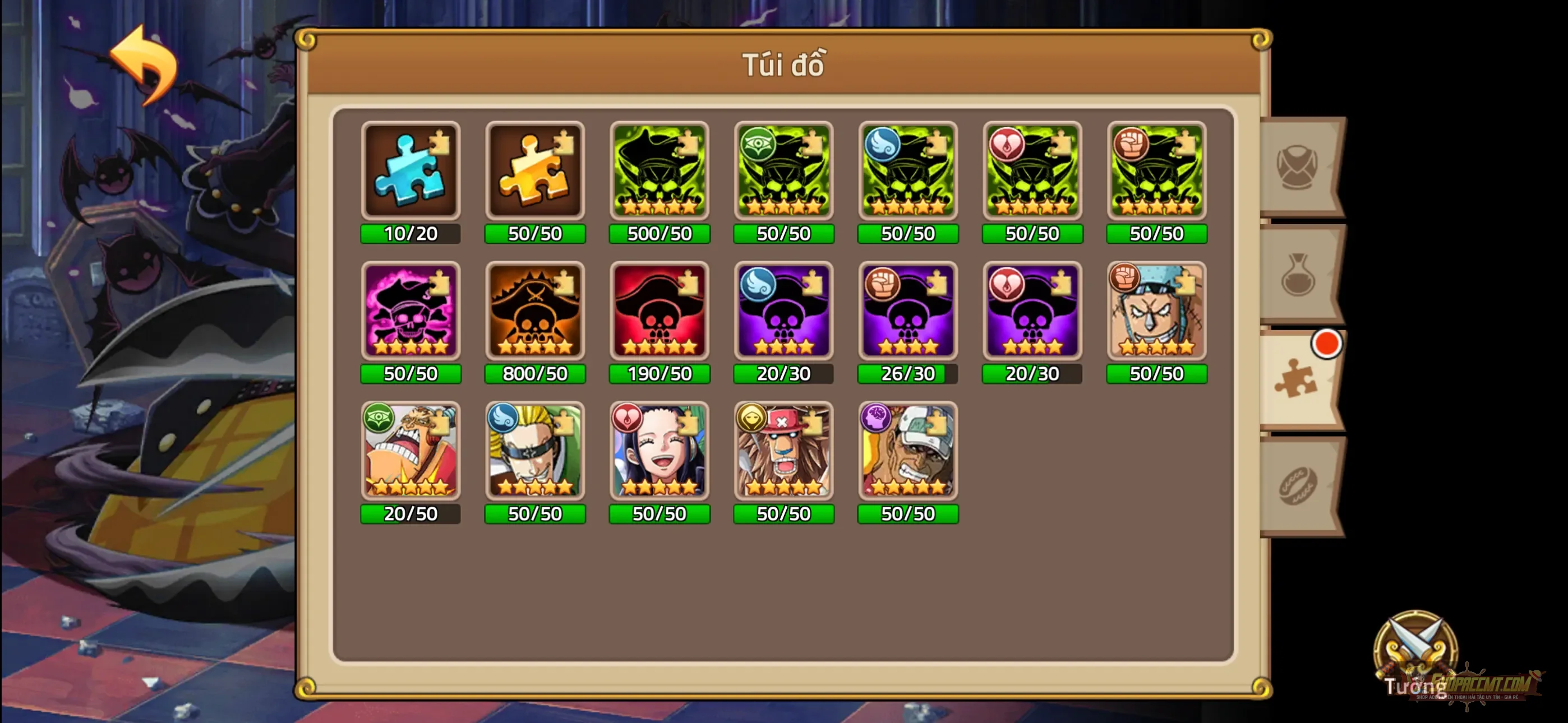Open the red skull fragment showing 190/50
The width and height of the screenshot is (1568, 723).
click(659, 312)
